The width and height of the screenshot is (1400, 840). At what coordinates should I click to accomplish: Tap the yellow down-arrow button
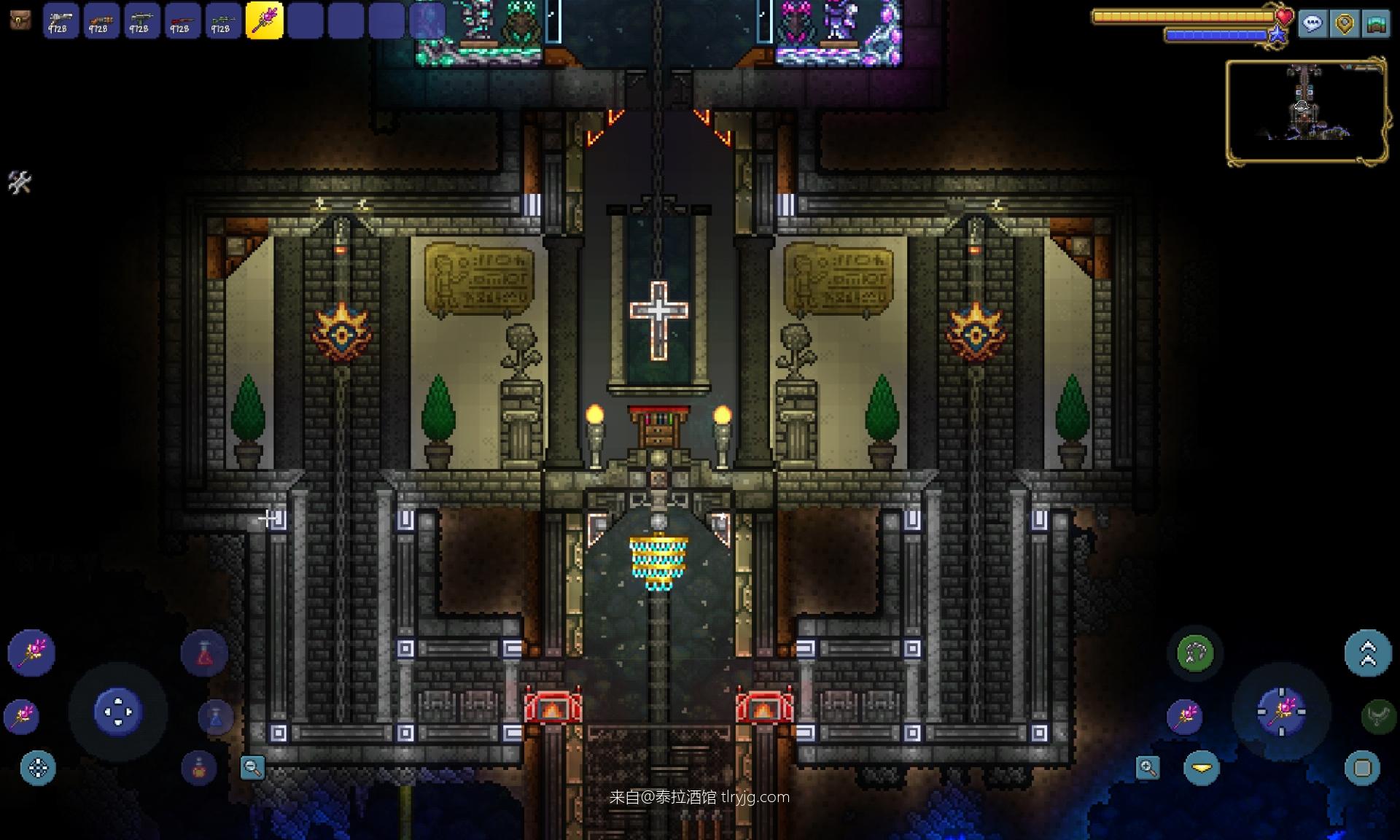(x=1202, y=768)
